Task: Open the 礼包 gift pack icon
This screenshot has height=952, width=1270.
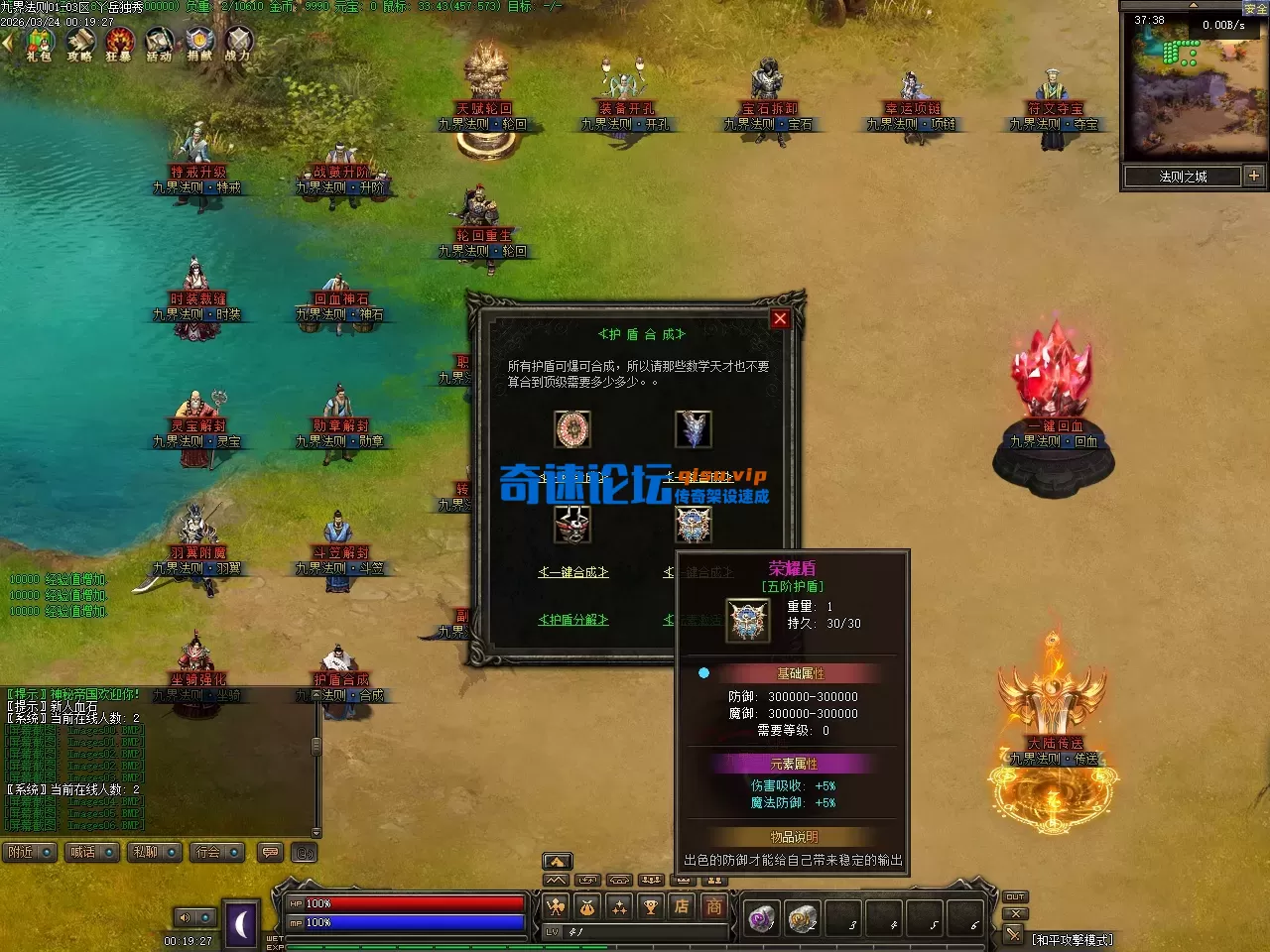Action: [40, 44]
